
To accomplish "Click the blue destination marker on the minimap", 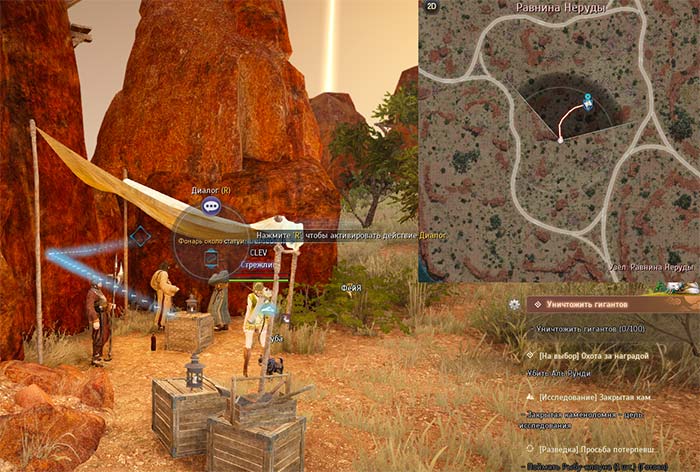I will [x=588, y=101].
